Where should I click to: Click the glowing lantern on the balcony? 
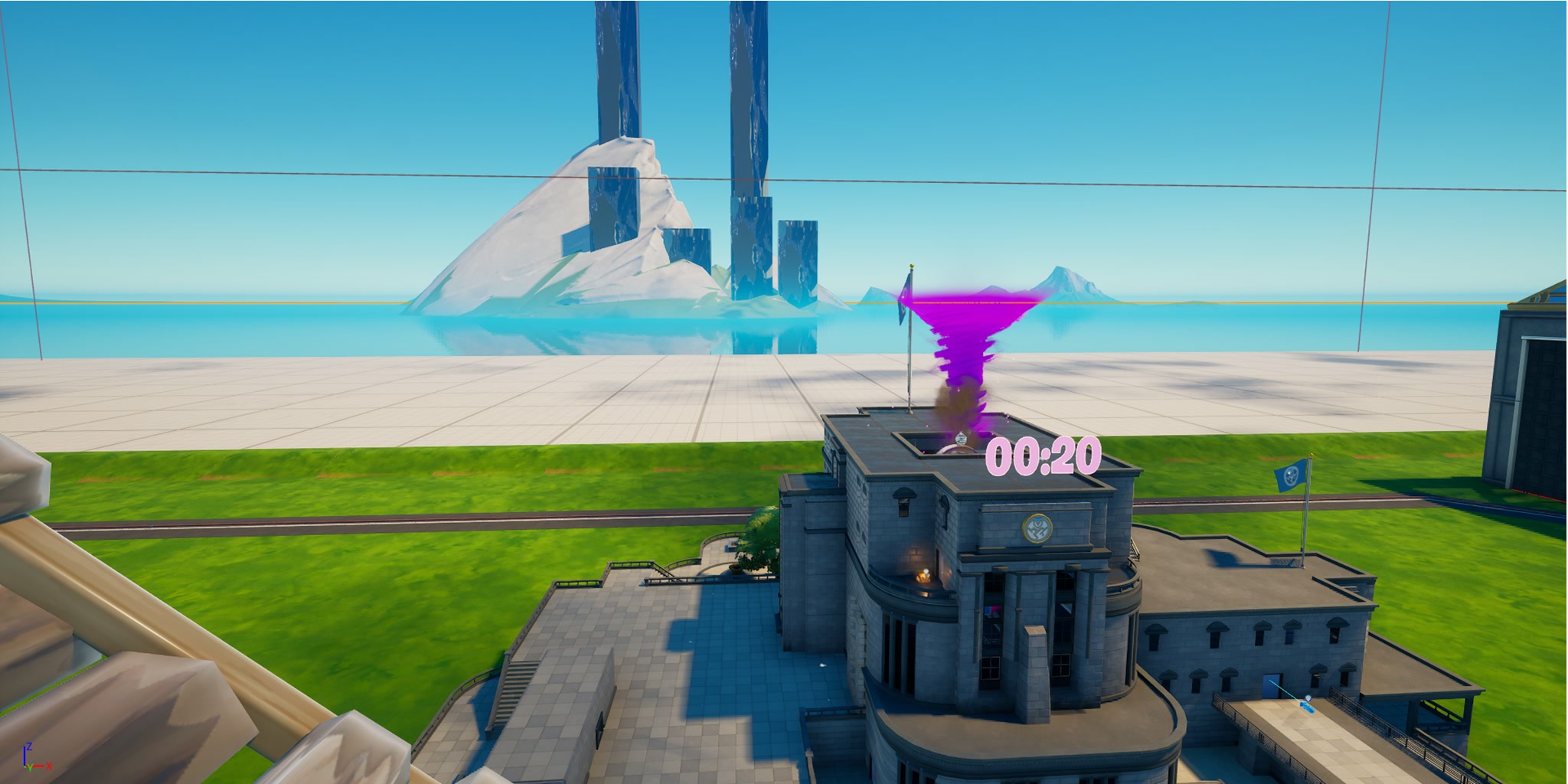point(923,576)
